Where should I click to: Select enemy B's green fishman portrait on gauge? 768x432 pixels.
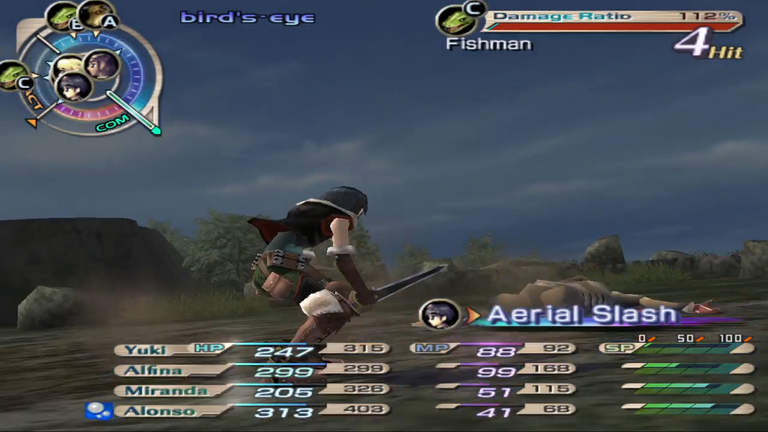point(63,17)
